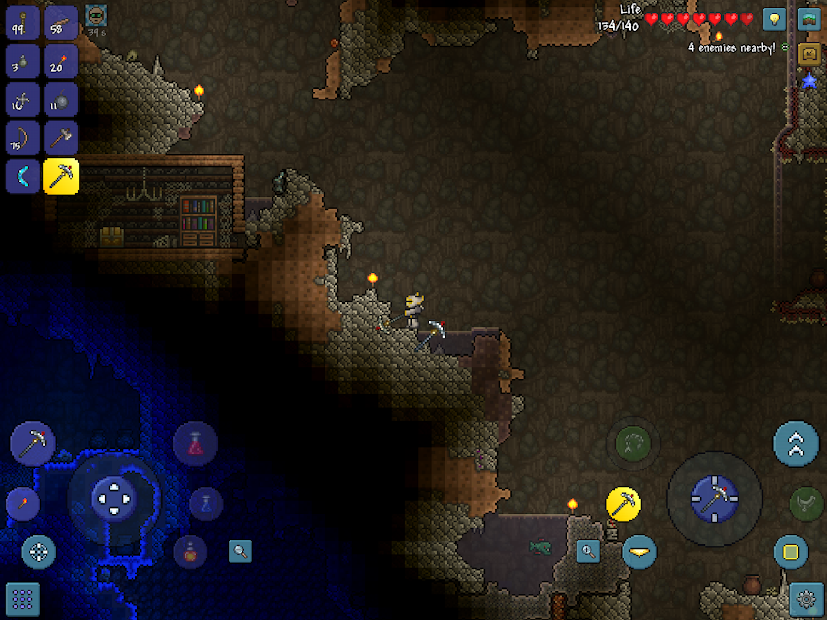The height and width of the screenshot is (620, 827).
Task: Open the inventory grid button
Action: point(24,599)
